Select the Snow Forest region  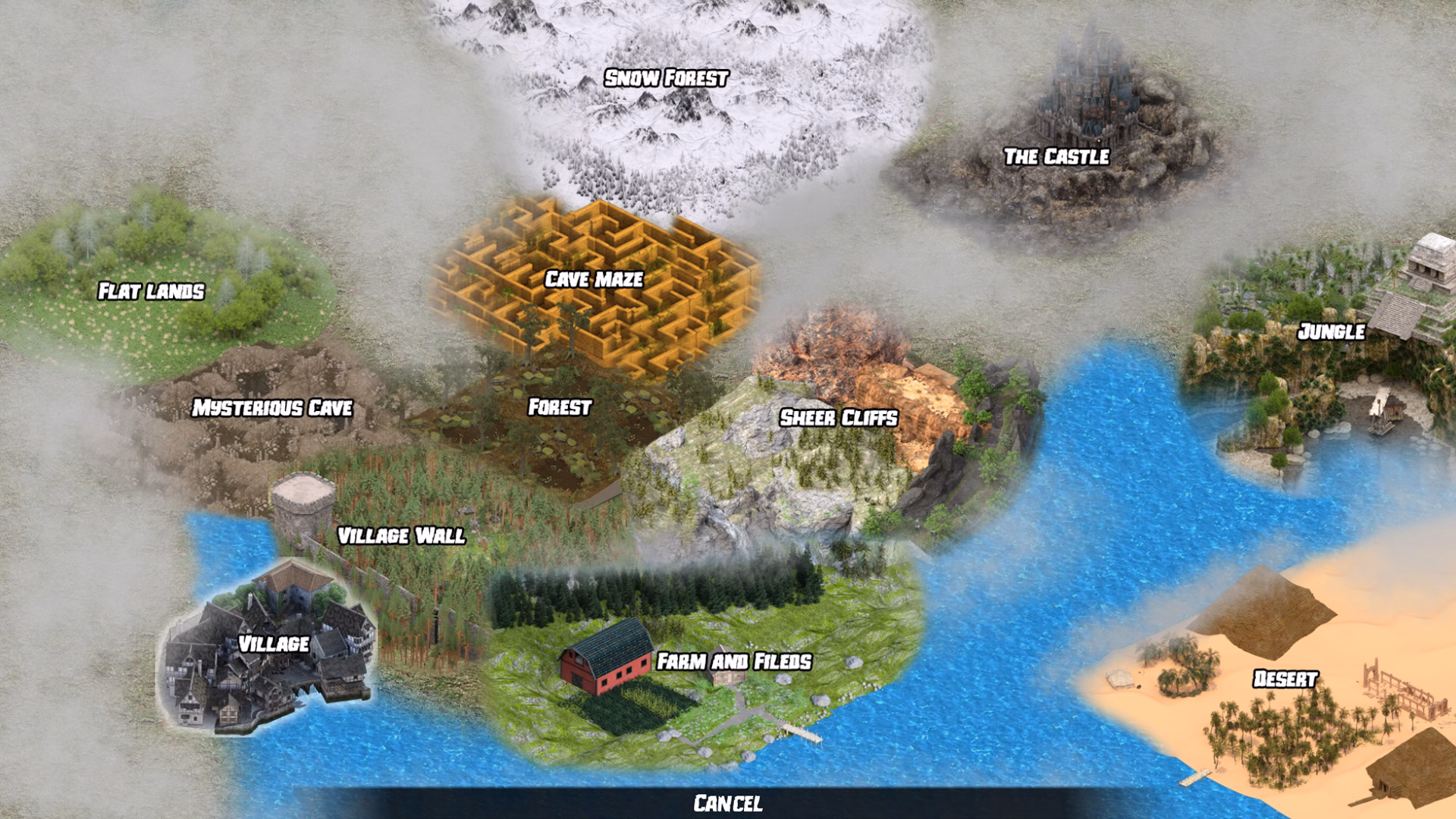click(x=666, y=77)
